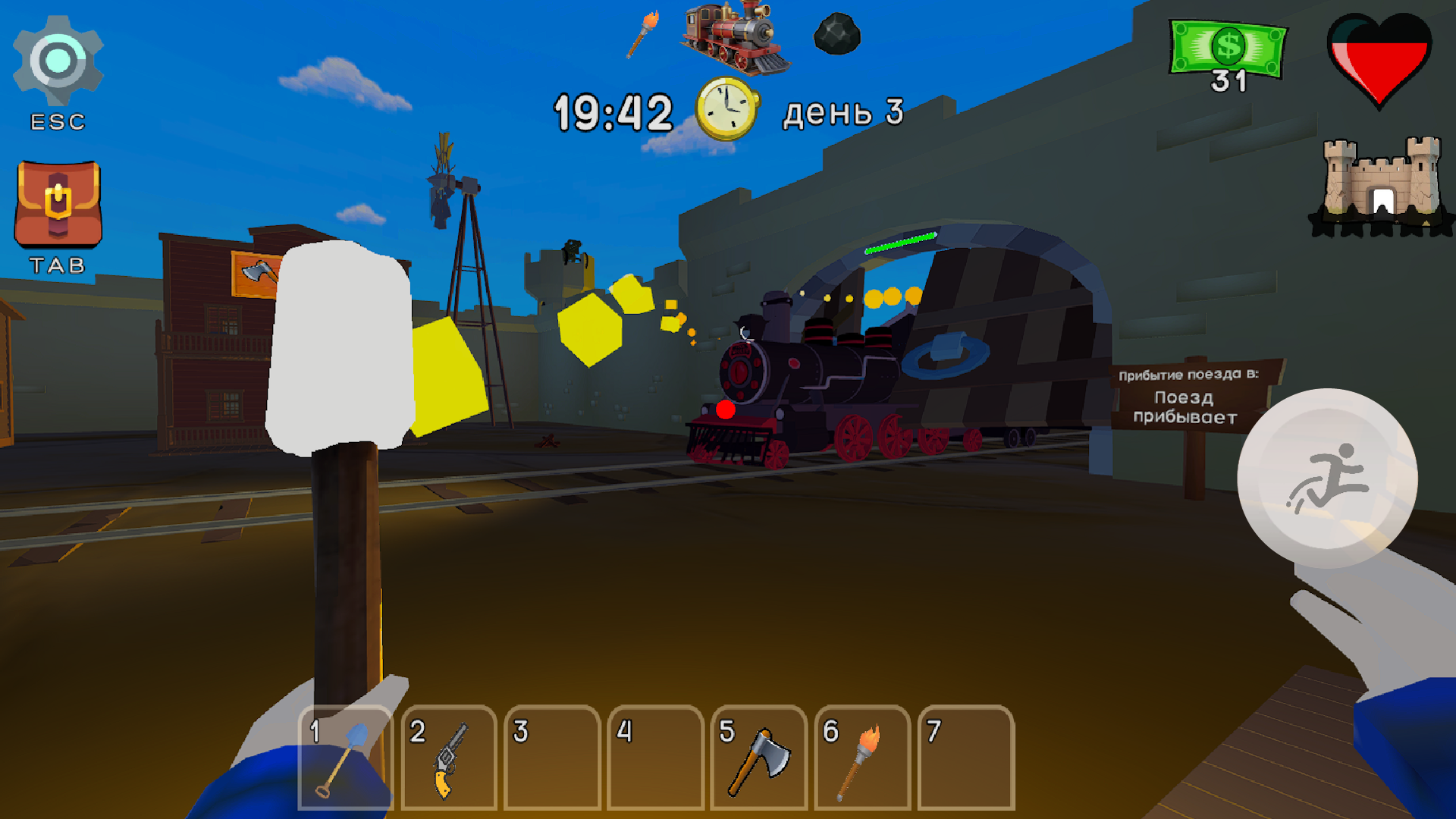Equip the revolver in hotbar slot 2
The image size is (1456, 819).
447,758
